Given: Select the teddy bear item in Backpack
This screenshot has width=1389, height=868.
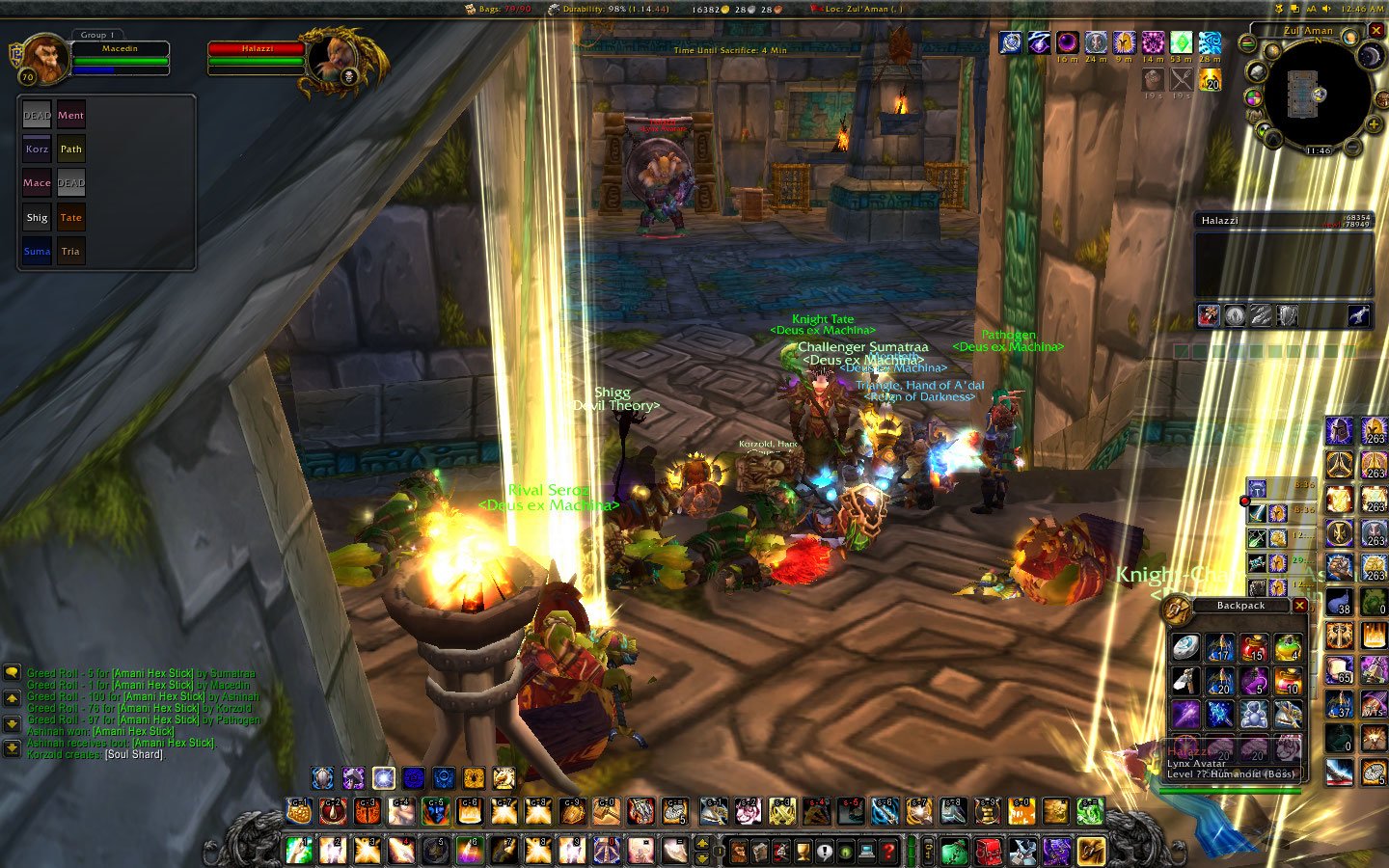Looking at the screenshot, I should pyautogui.click(x=1253, y=715).
